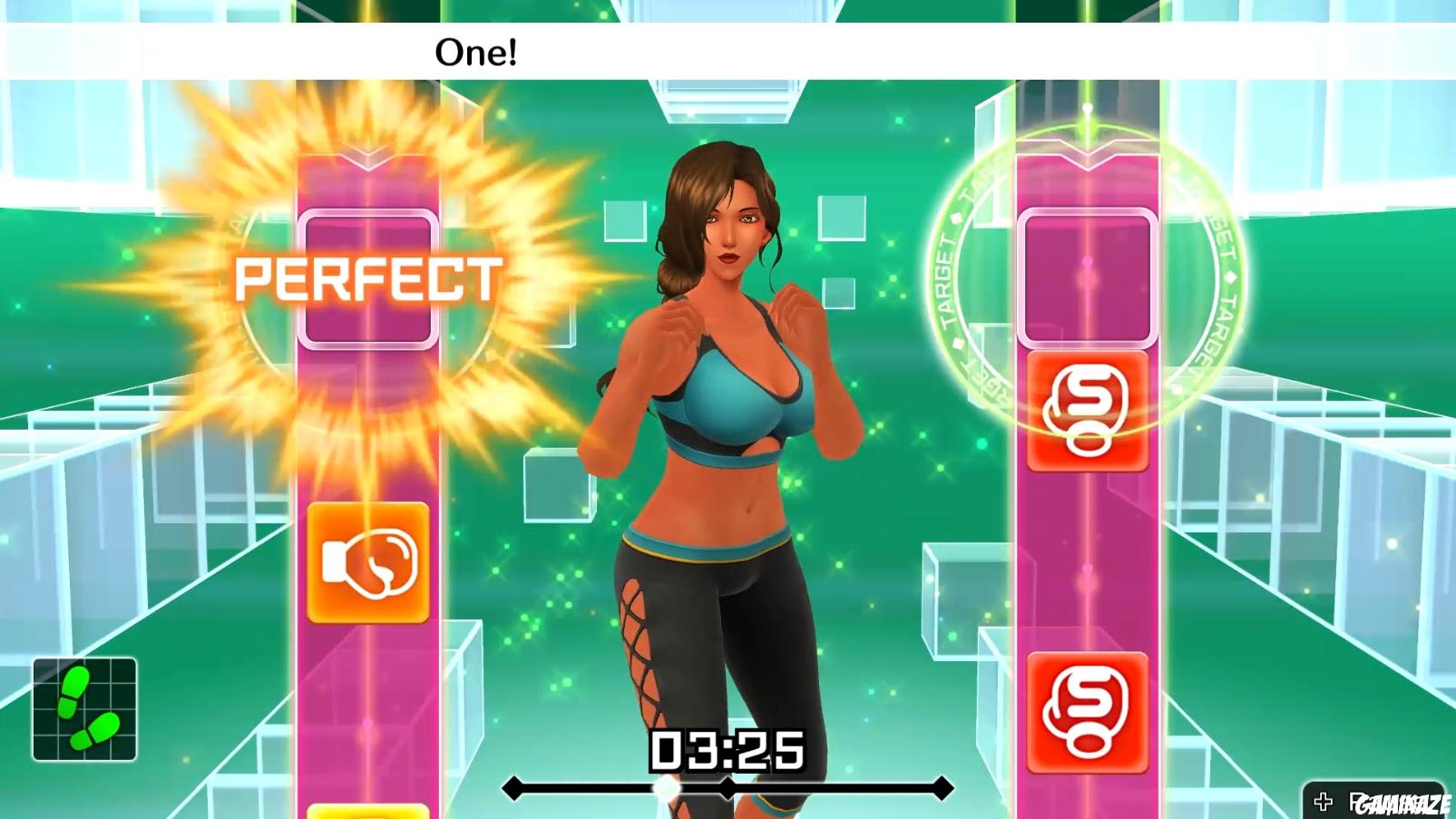Screen dimensions: 1456x819
Task: Select the One! instruction banner
Action: click(474, 53)
